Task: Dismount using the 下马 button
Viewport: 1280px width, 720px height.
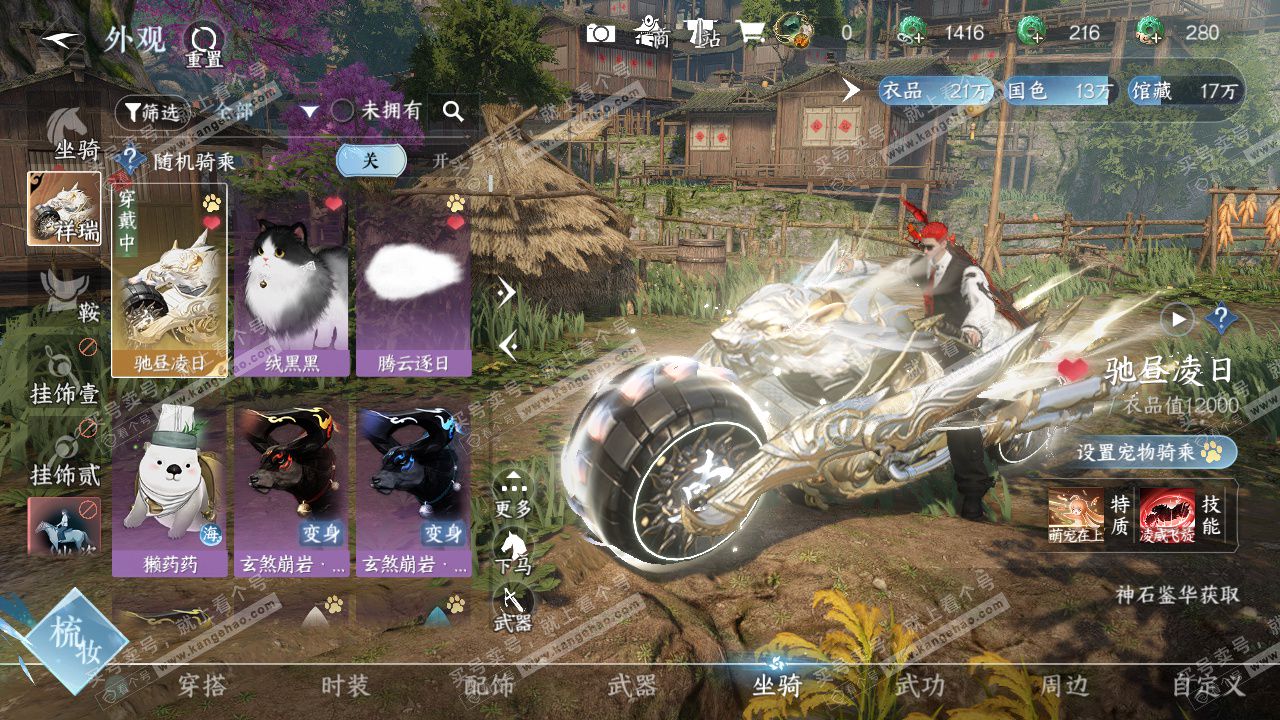Action: pos(514,552)
